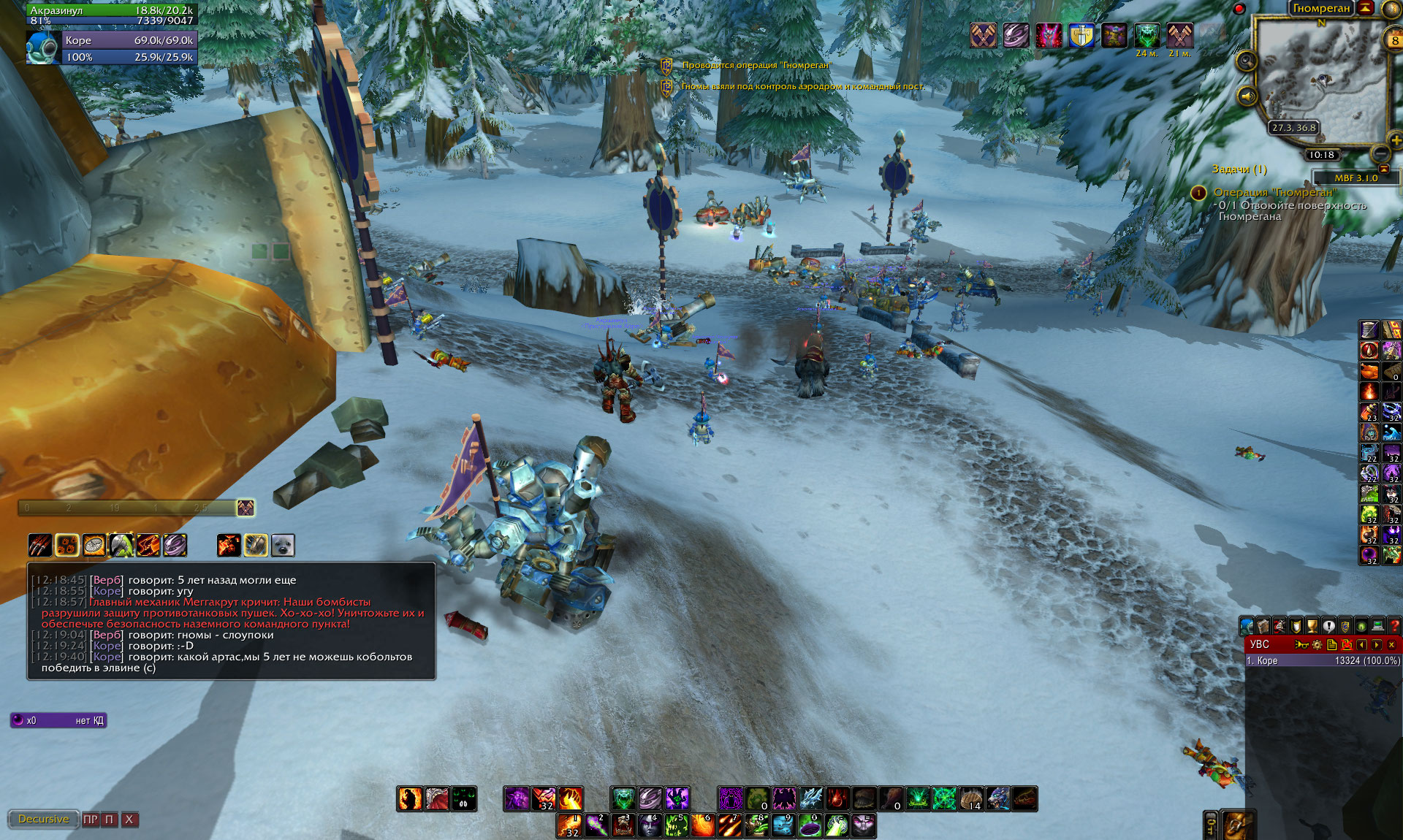Viewport: 1403px width, 840px height.
Task: Open the keyring button
Action: tap(1210, 825)
